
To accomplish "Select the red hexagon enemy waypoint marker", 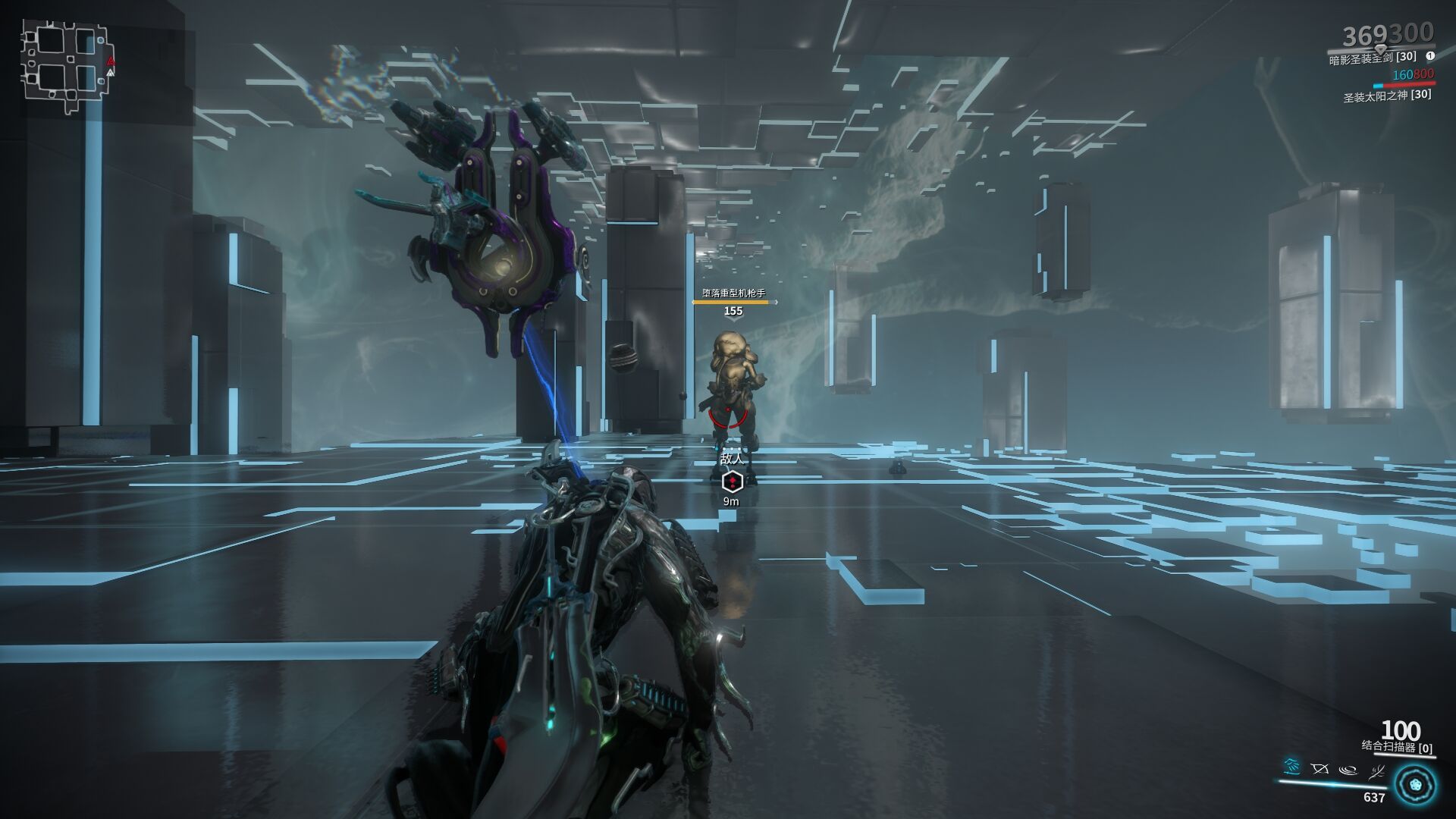I will point(732,481).
